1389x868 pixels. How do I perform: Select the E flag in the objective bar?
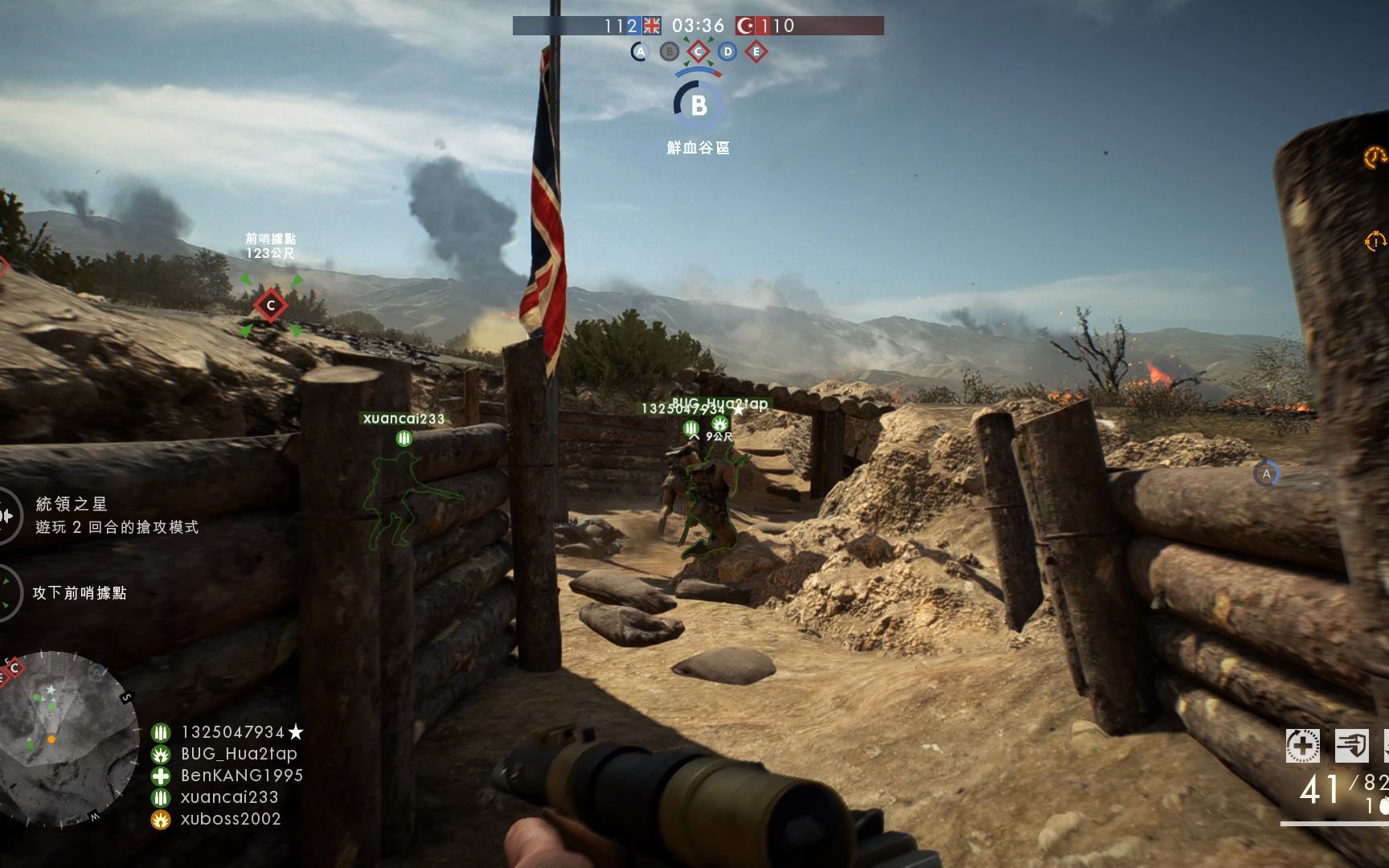756,52
